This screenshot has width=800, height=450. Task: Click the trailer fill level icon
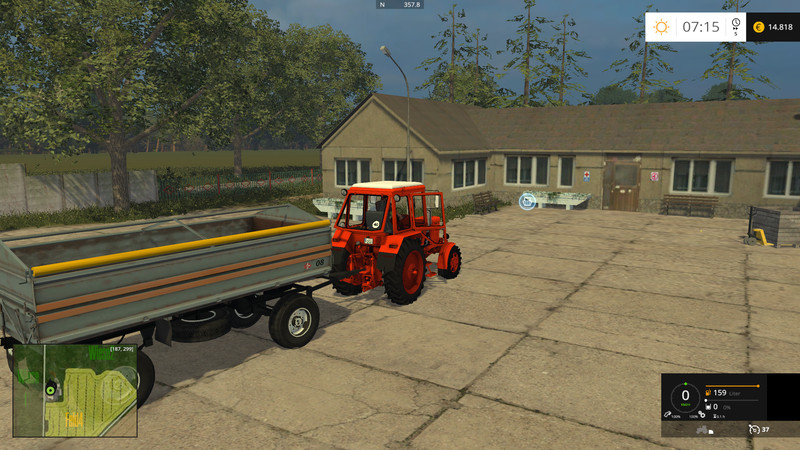click(x=710, y=407)
